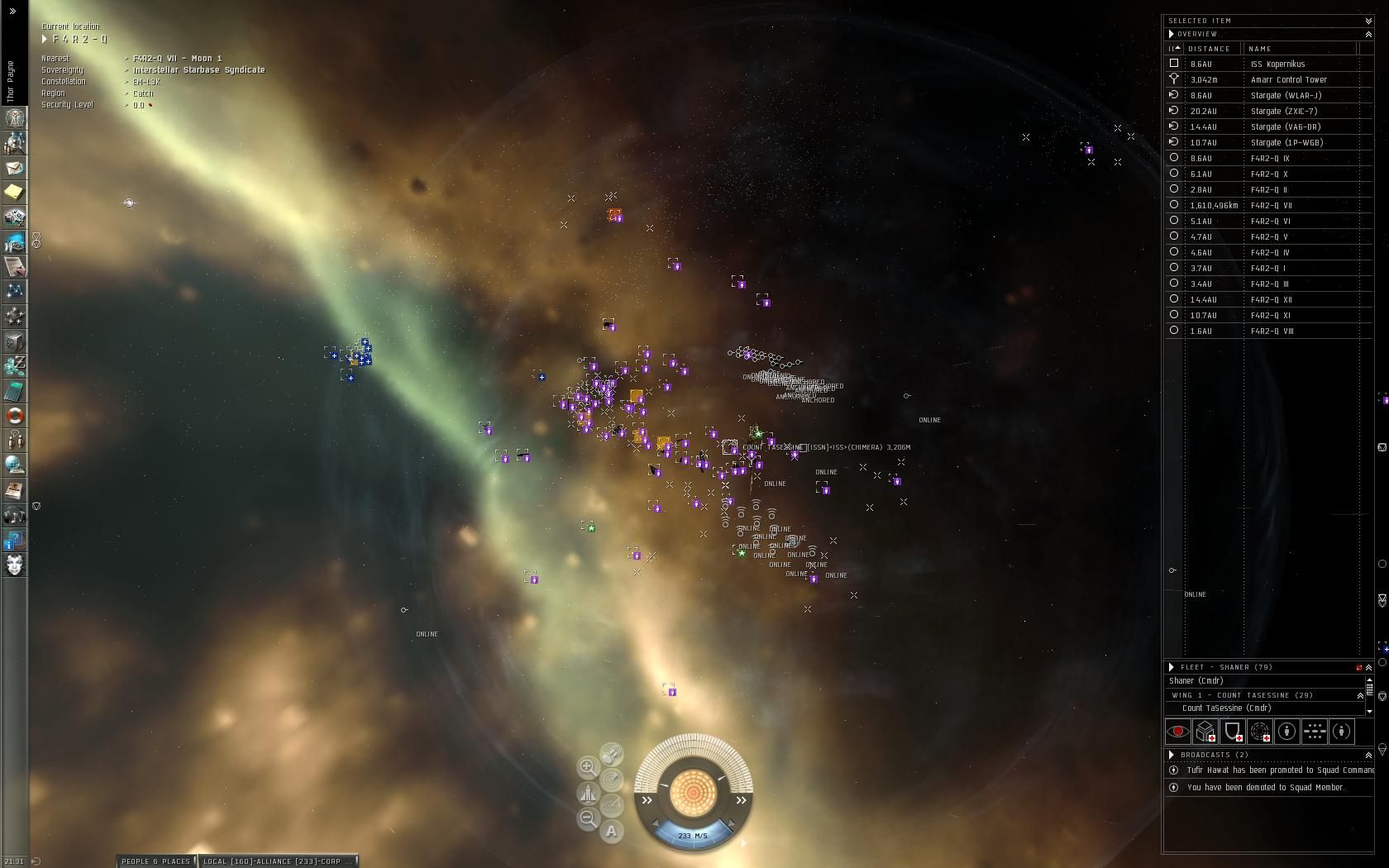Screen dimensions: 1389x868
Task: Zoom in with magnifier plus button
Action: (x=588, y=767)
